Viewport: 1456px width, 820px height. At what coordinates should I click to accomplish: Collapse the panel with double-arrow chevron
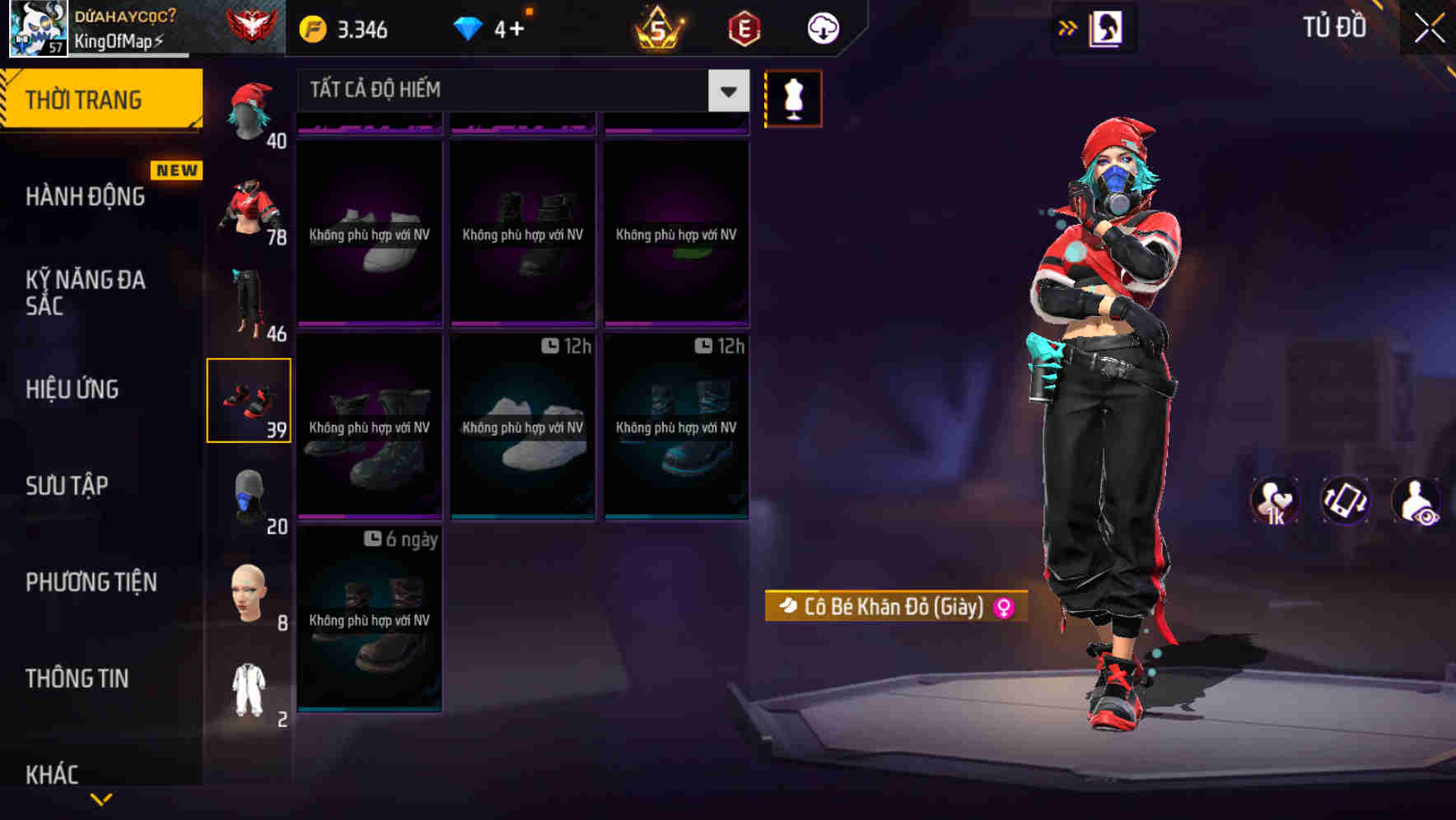click(x=1069, y=26)
